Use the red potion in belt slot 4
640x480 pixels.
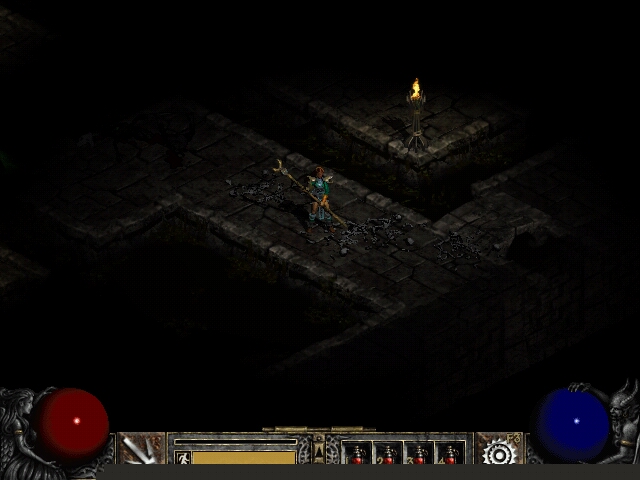[450, 454]
